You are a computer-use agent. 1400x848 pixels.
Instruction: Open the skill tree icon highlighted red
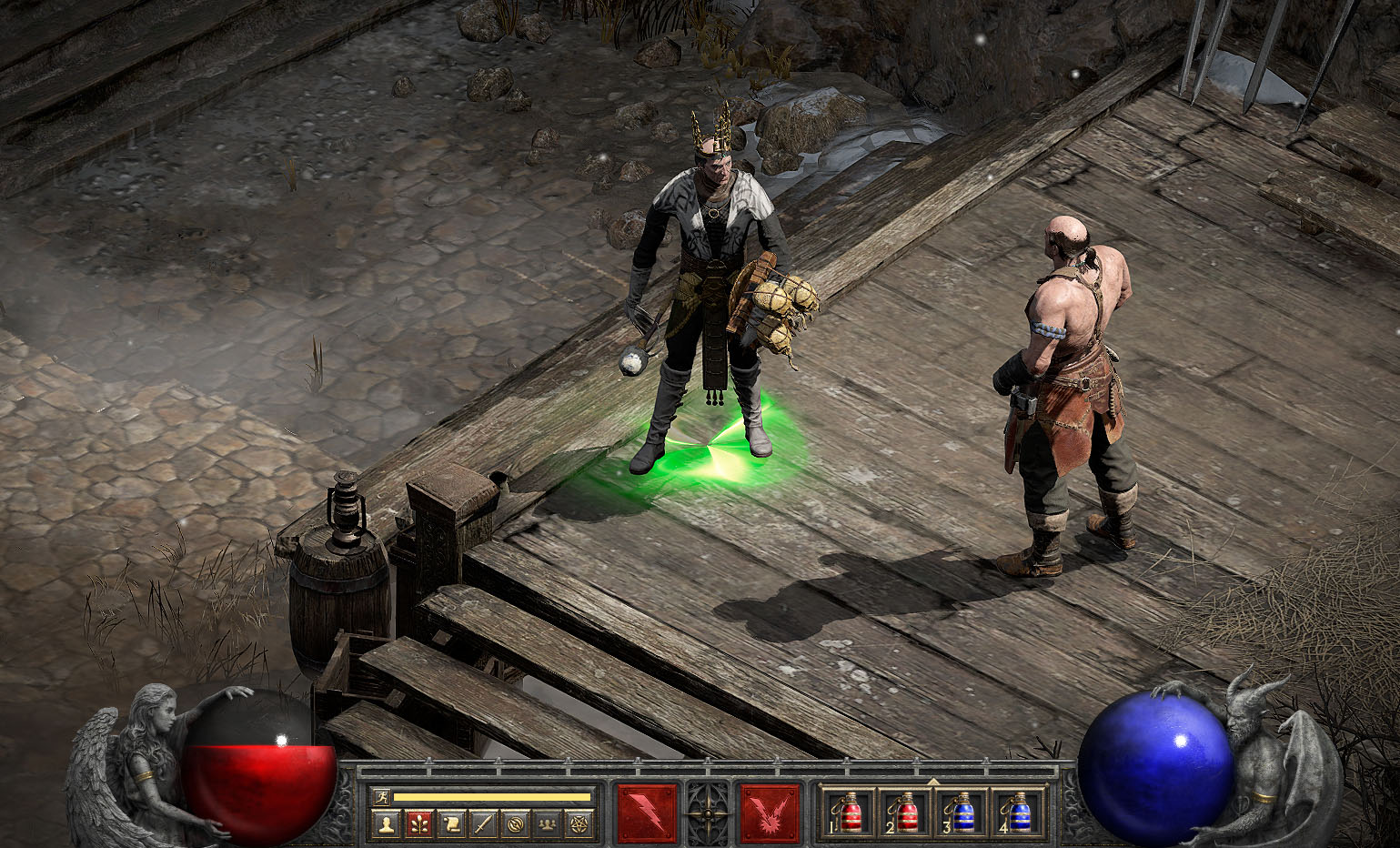point(419,825)
